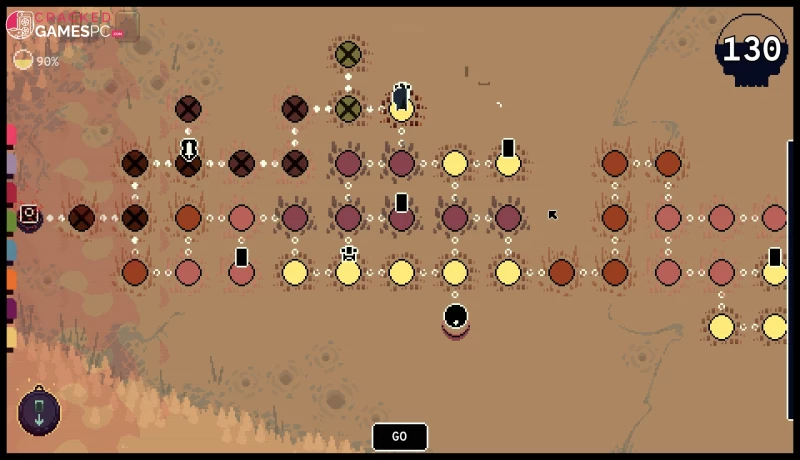800x460 pixels.
Task: Click the GO button
Action: coord(399,437)
